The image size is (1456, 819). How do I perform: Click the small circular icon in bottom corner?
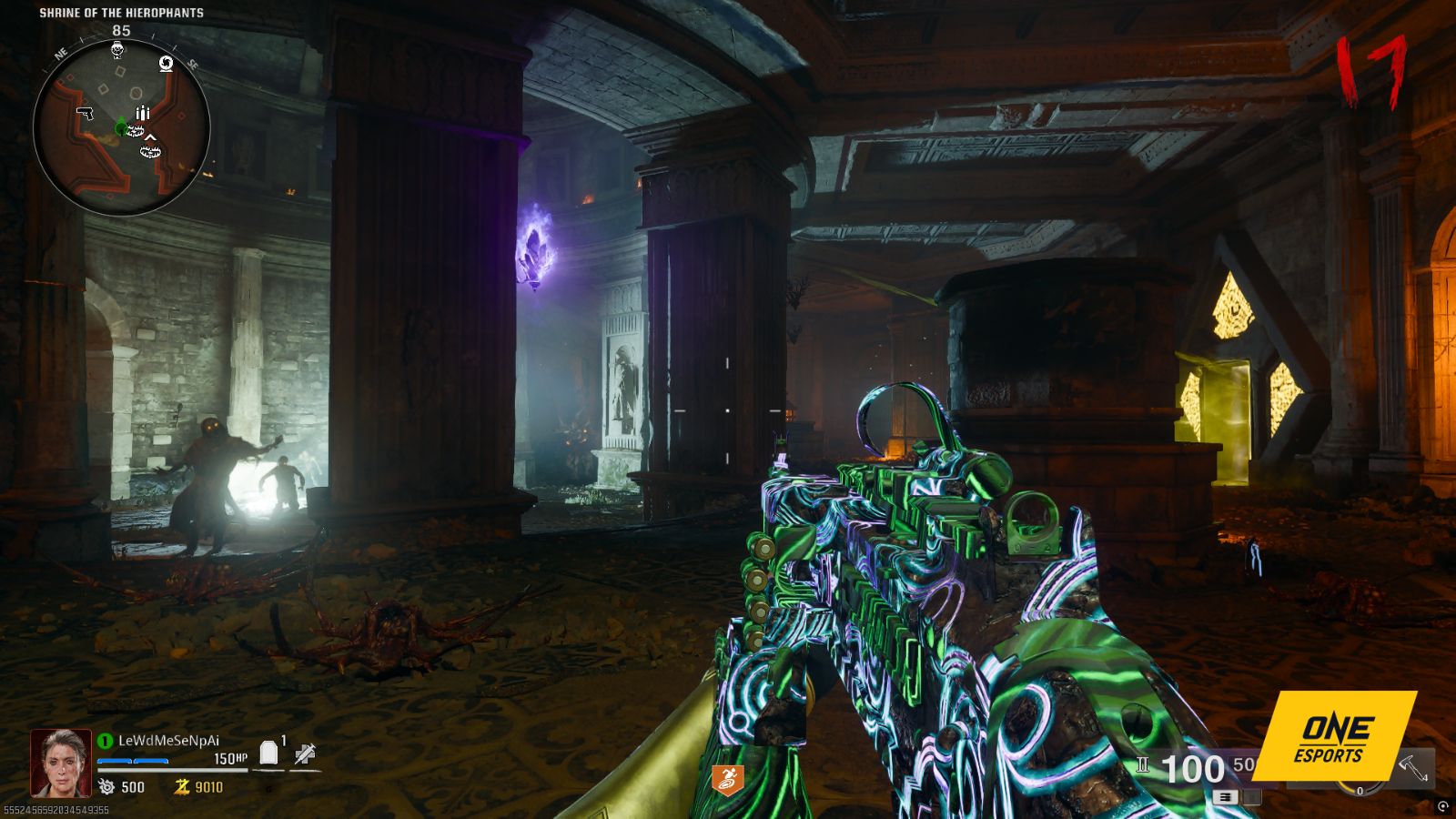(x=1443, y=806)
